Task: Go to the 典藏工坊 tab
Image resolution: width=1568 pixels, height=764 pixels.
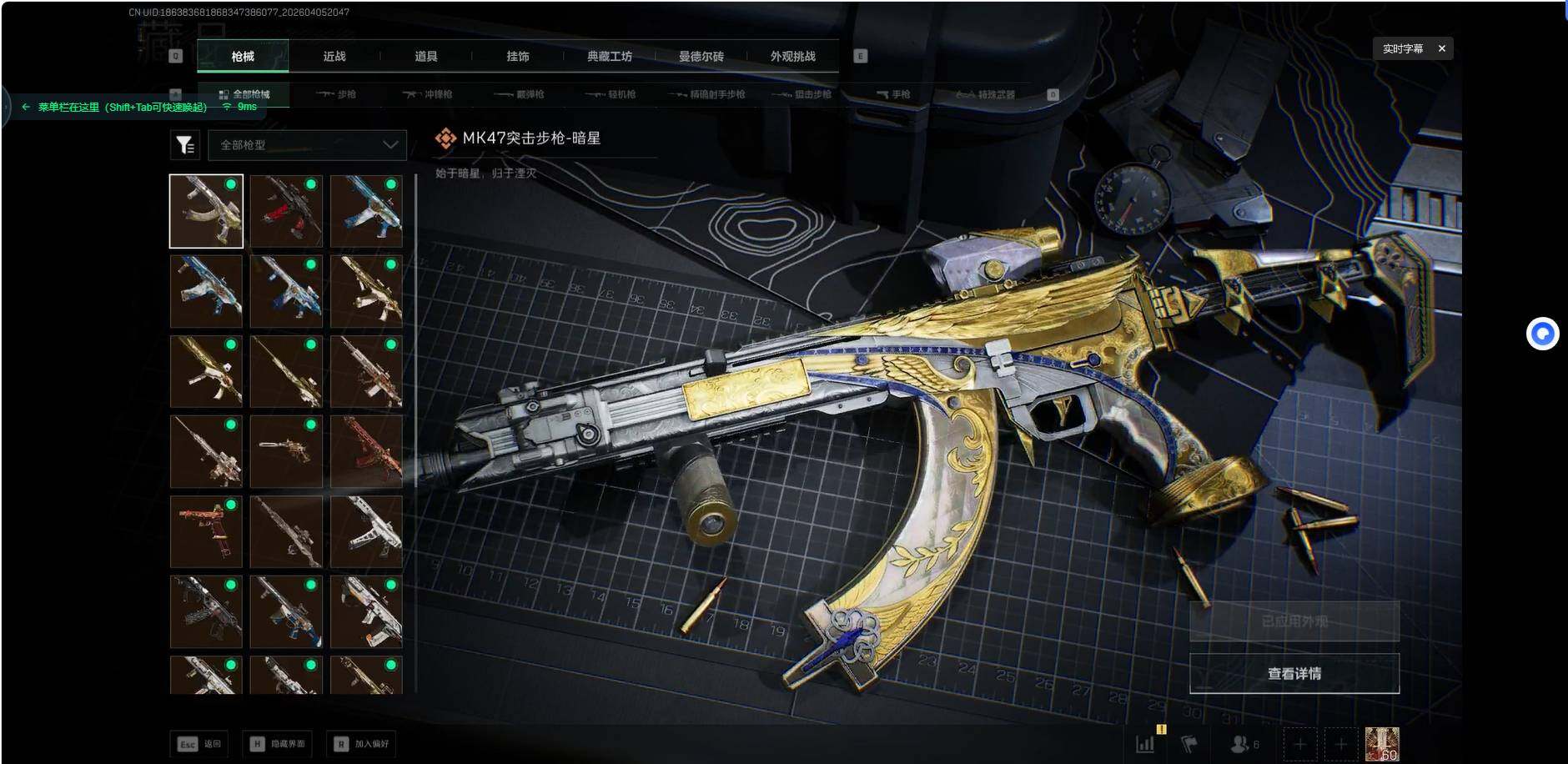Action: 610,56
